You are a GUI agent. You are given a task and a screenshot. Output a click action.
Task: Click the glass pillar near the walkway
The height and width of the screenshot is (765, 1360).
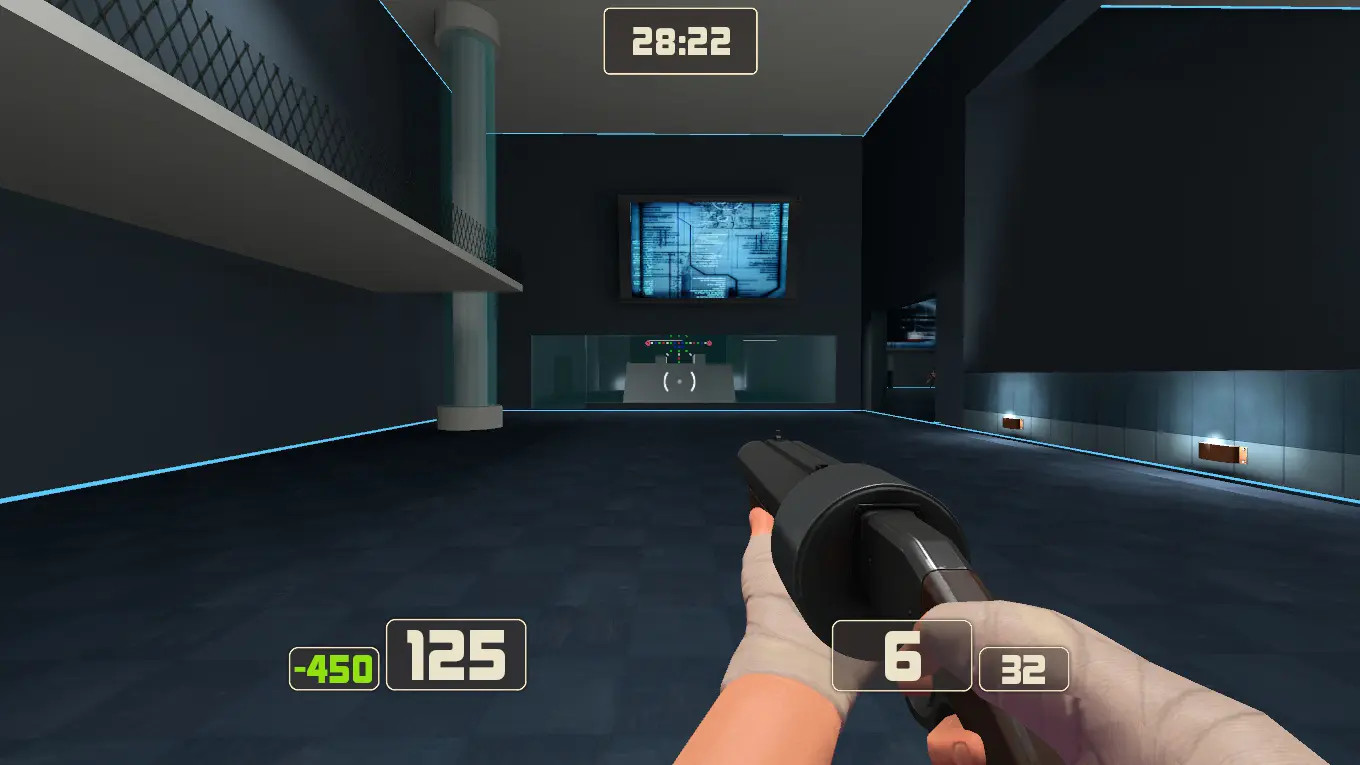[468, 250]
